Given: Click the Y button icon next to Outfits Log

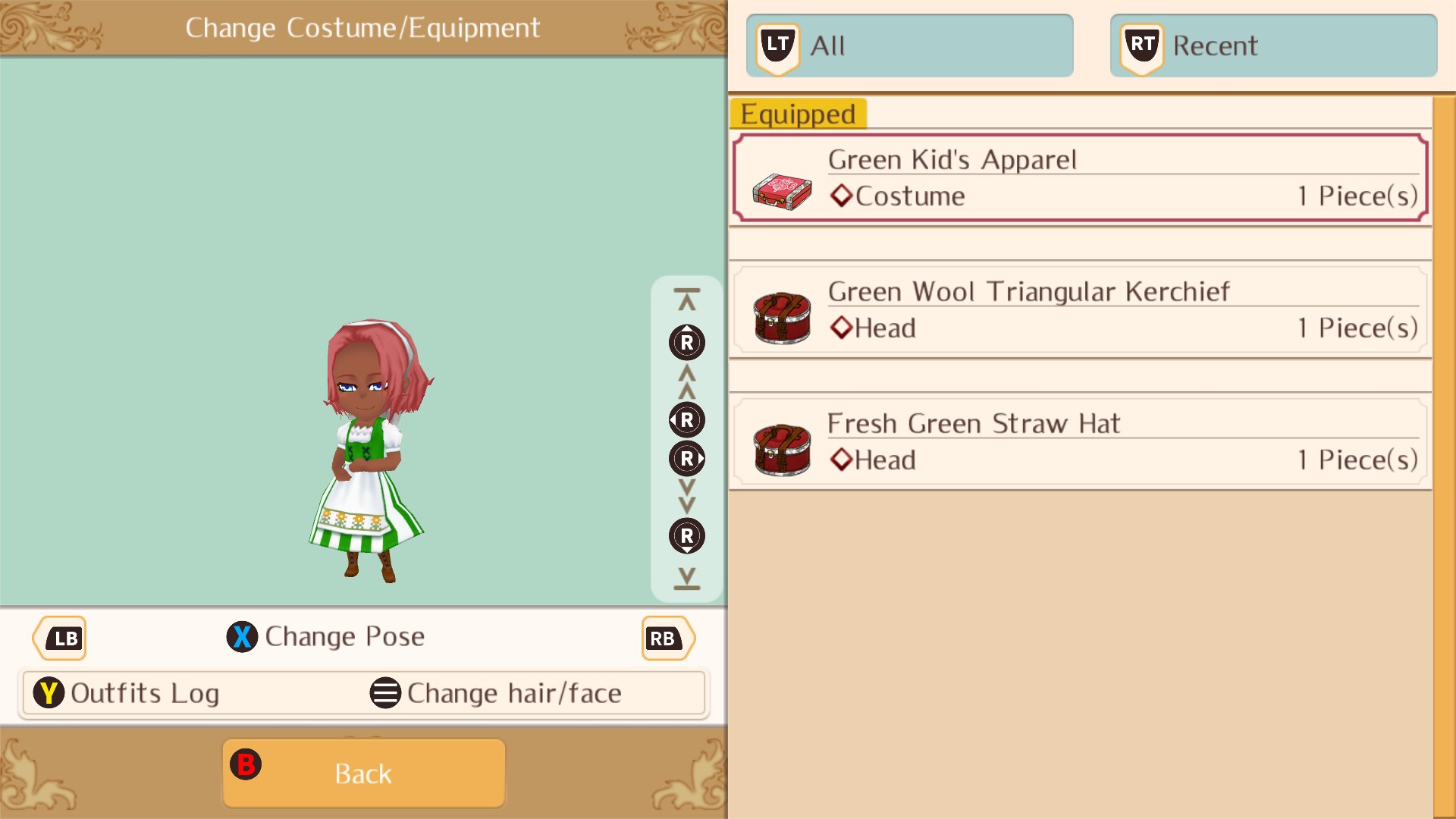Looking at the screenshot, I should pyautogui.click(x=49, y=692).
